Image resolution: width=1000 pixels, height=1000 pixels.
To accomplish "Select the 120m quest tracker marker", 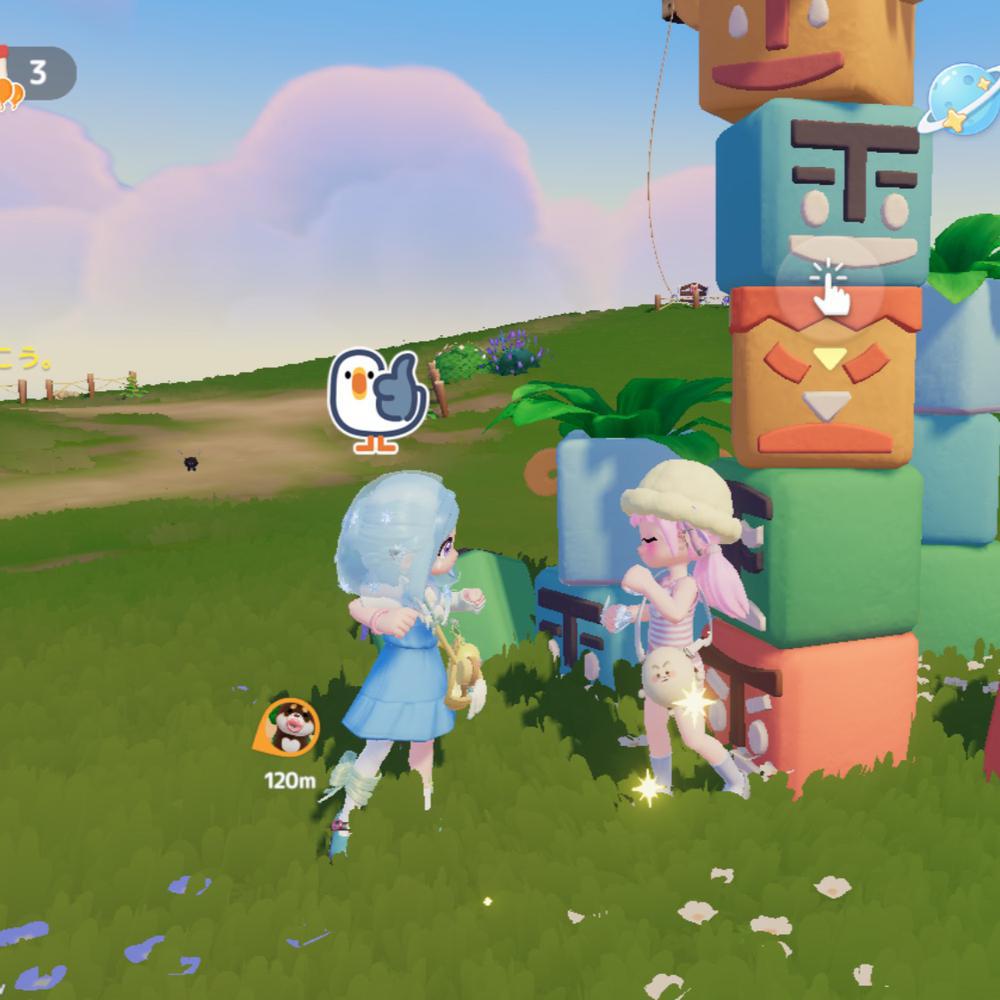I will coord(289,729).
